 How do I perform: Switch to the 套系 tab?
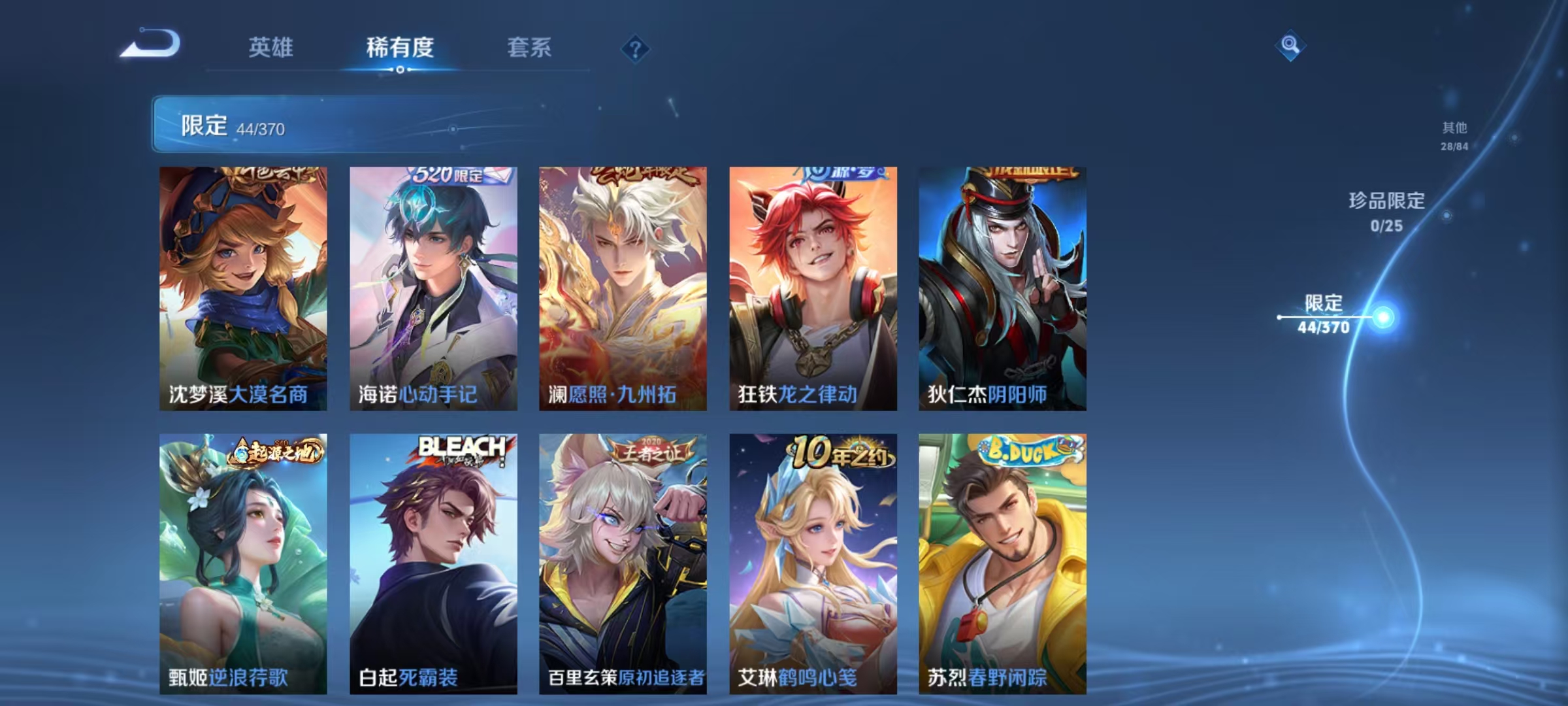pos(530,48)
